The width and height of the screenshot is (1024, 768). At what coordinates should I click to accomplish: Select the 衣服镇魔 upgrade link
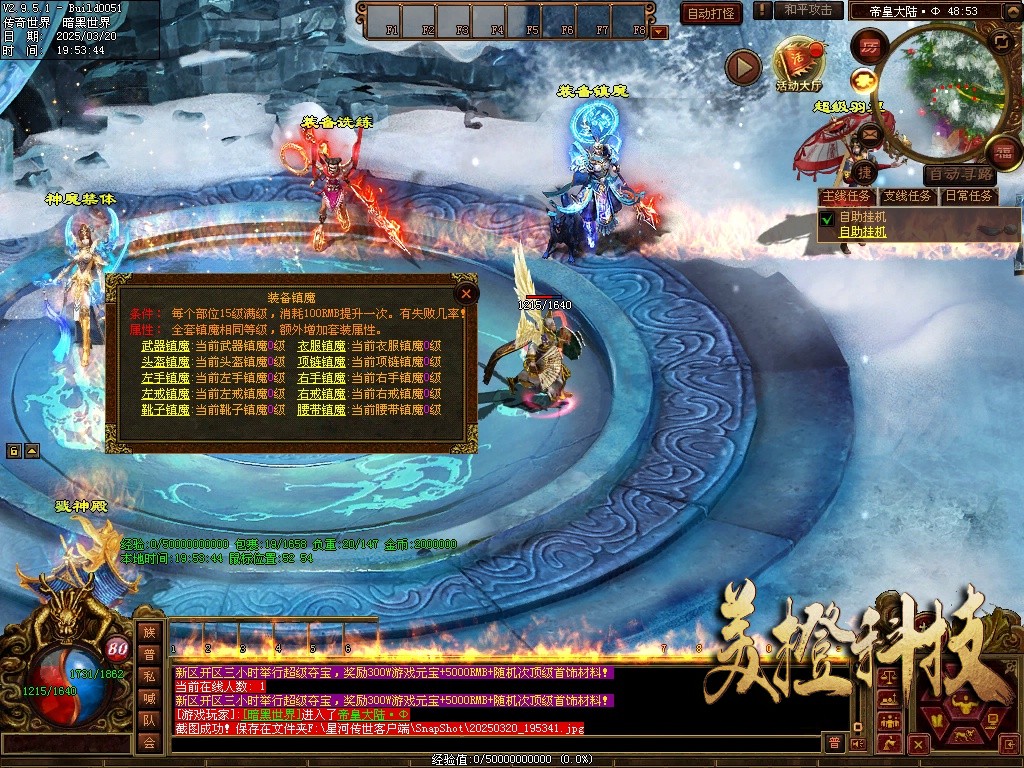321,346
